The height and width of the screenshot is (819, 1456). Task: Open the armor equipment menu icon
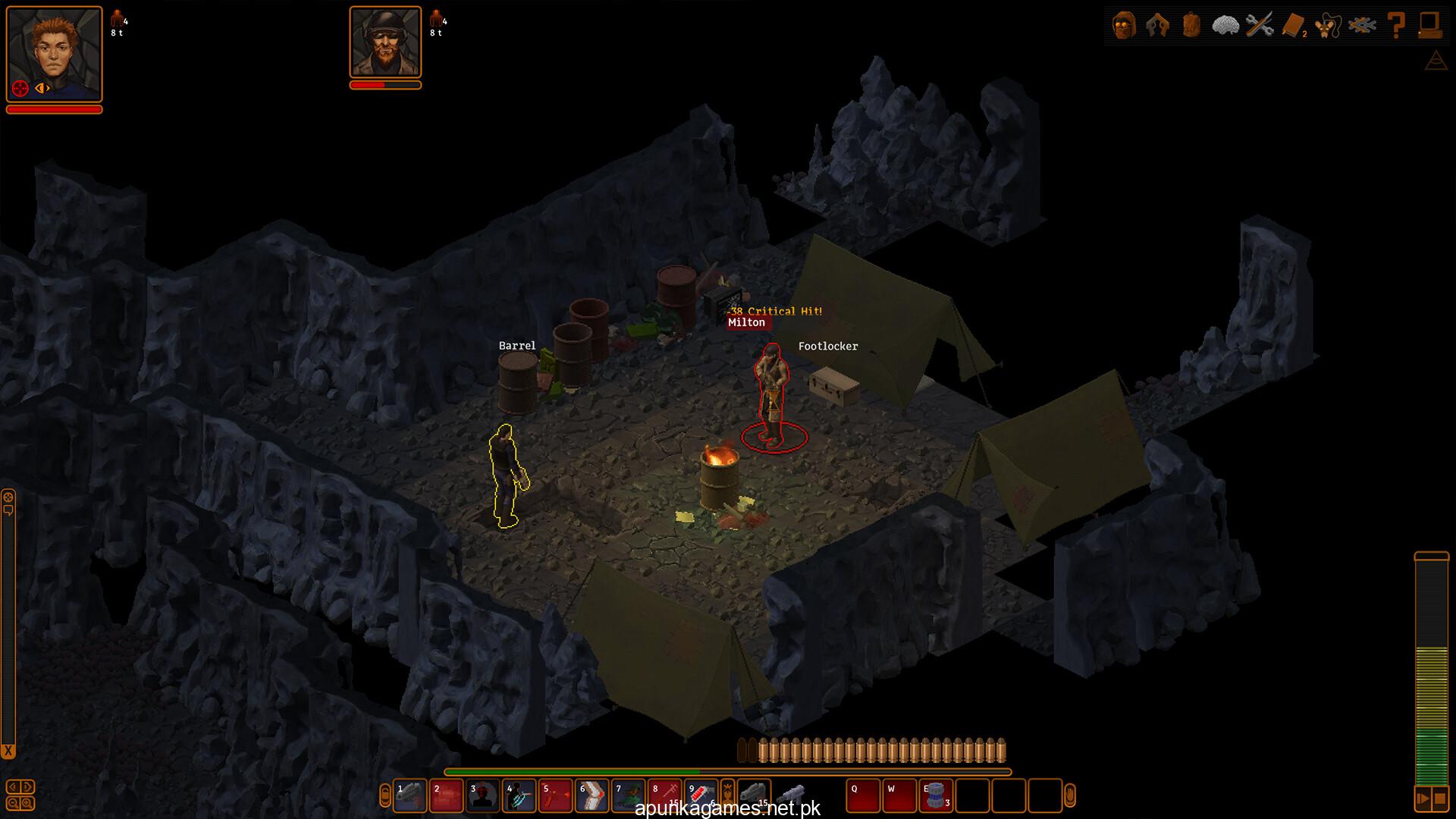[x=1157, y=26]
